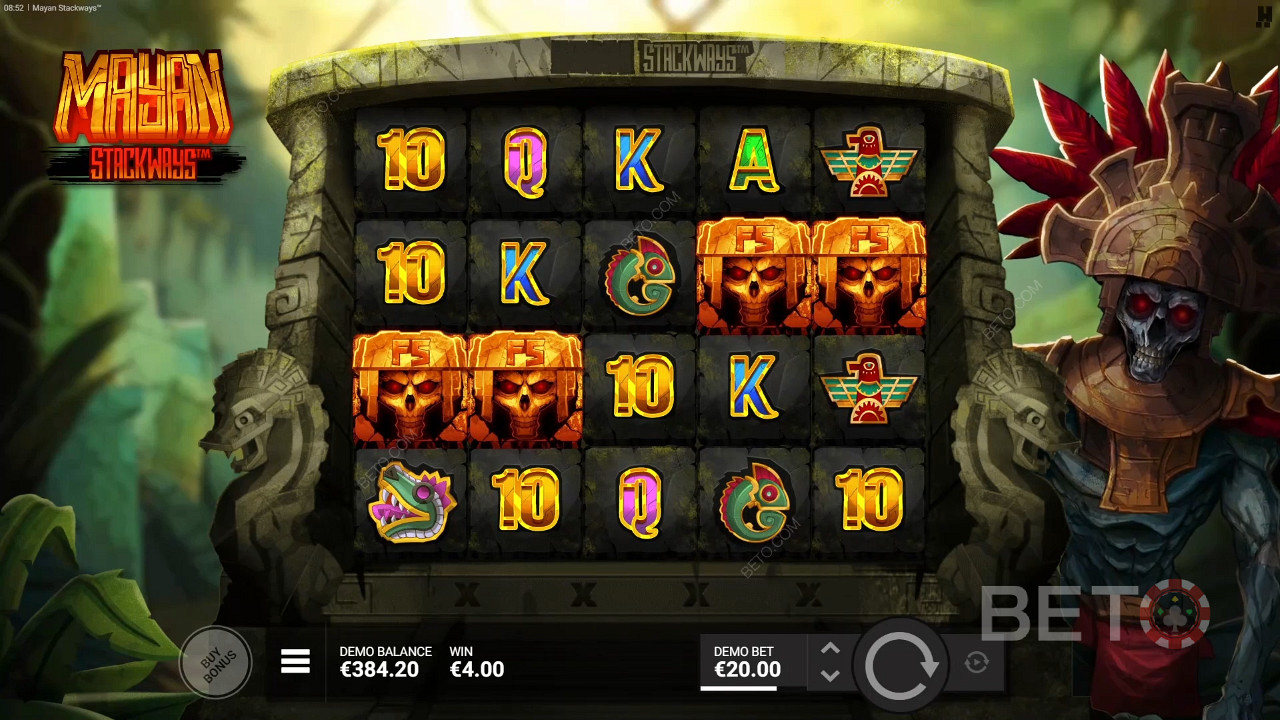Spin the reels with the circular arrow button
1280x720 pixels.
point(901,663)
